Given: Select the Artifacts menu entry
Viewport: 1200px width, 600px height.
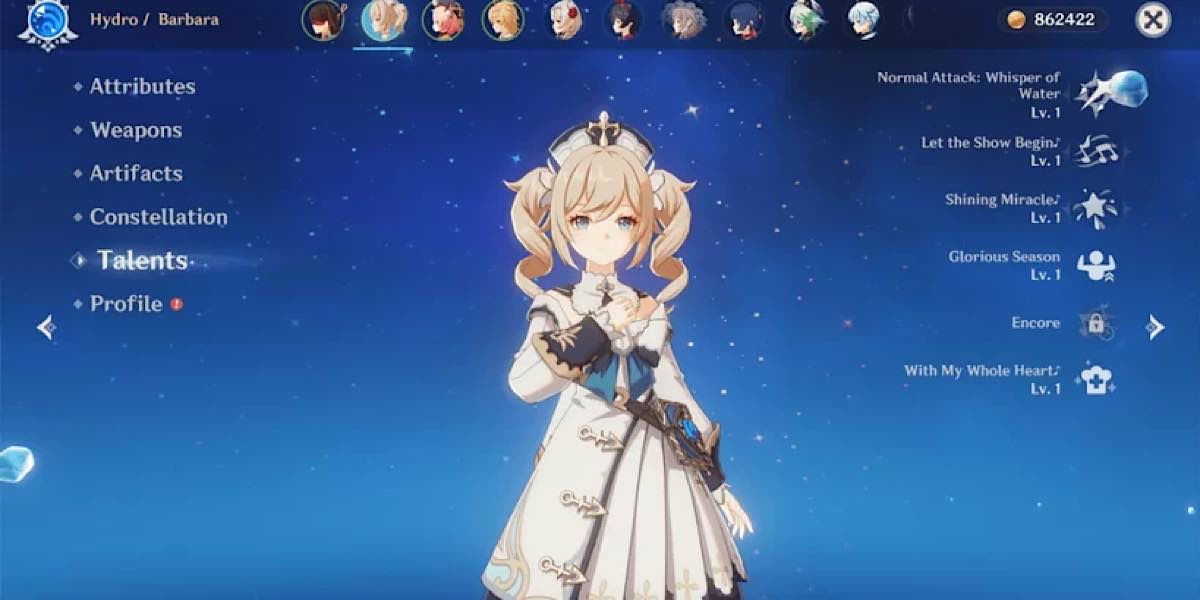Looking at the screenshot, I should point(136,173).
